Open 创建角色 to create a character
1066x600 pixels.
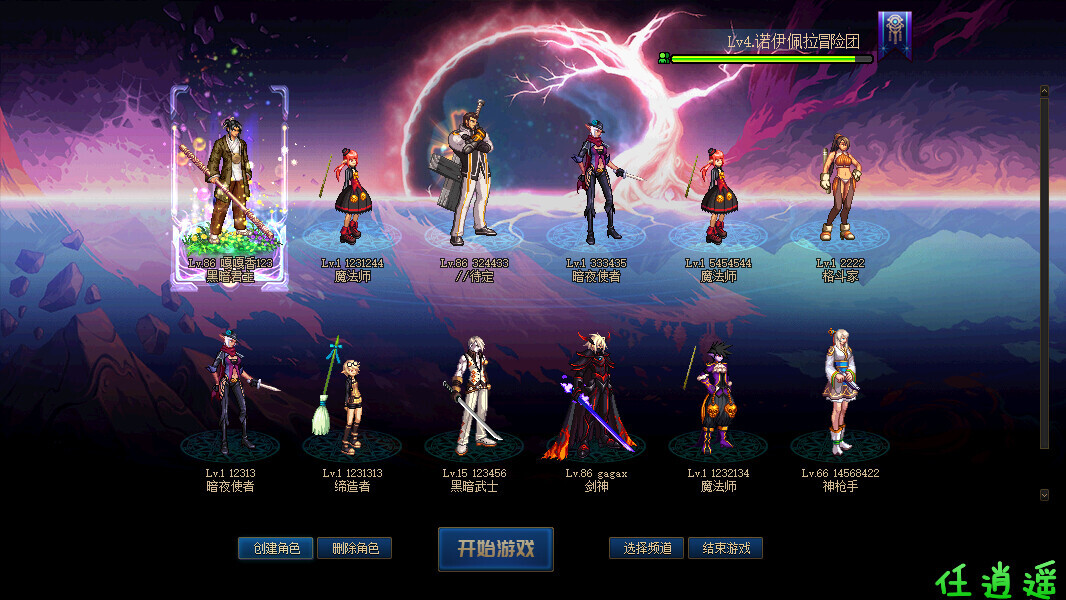(x=276, y=548)
